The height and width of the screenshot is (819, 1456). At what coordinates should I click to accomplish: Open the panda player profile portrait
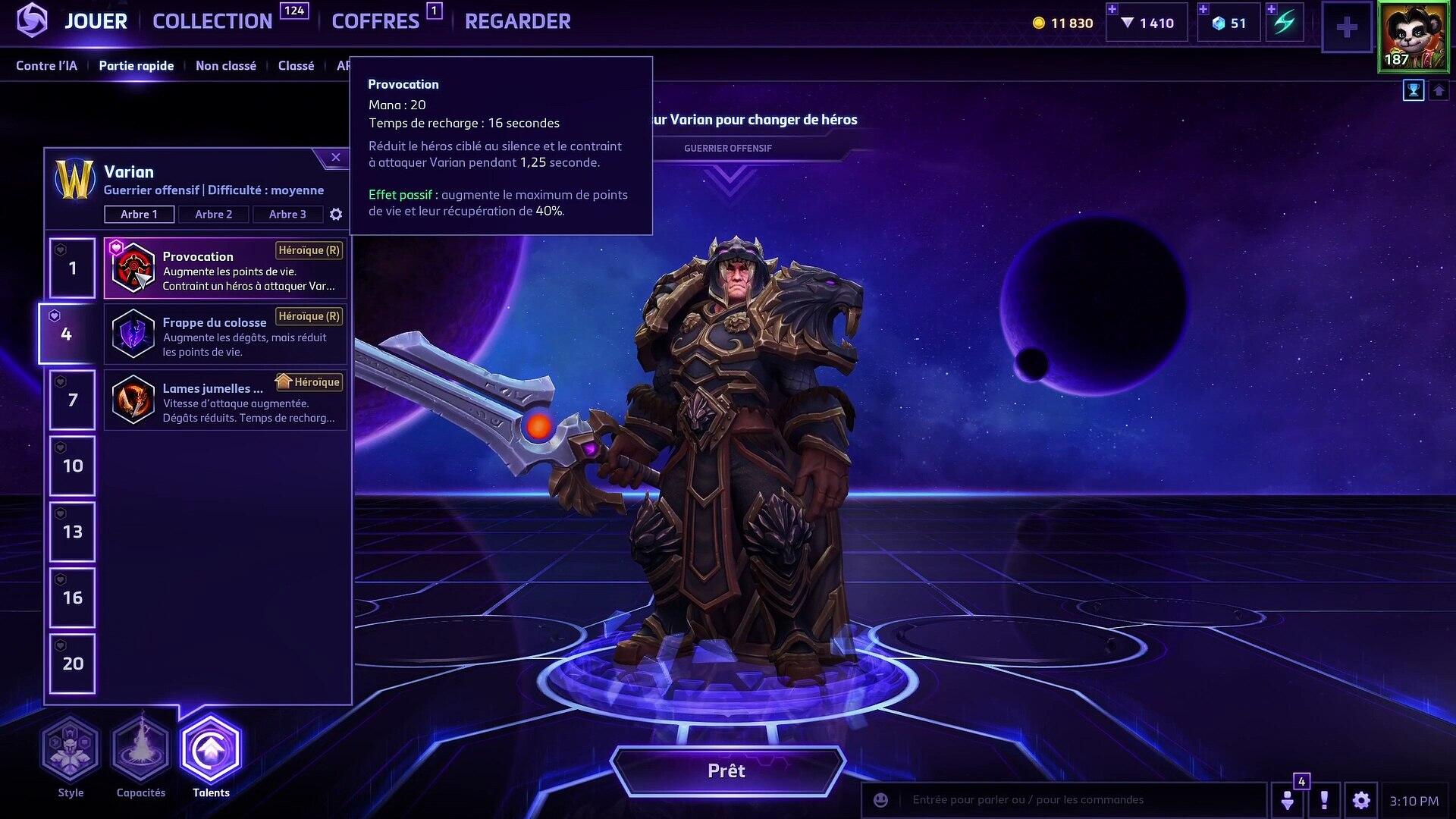click(1412, 36)
